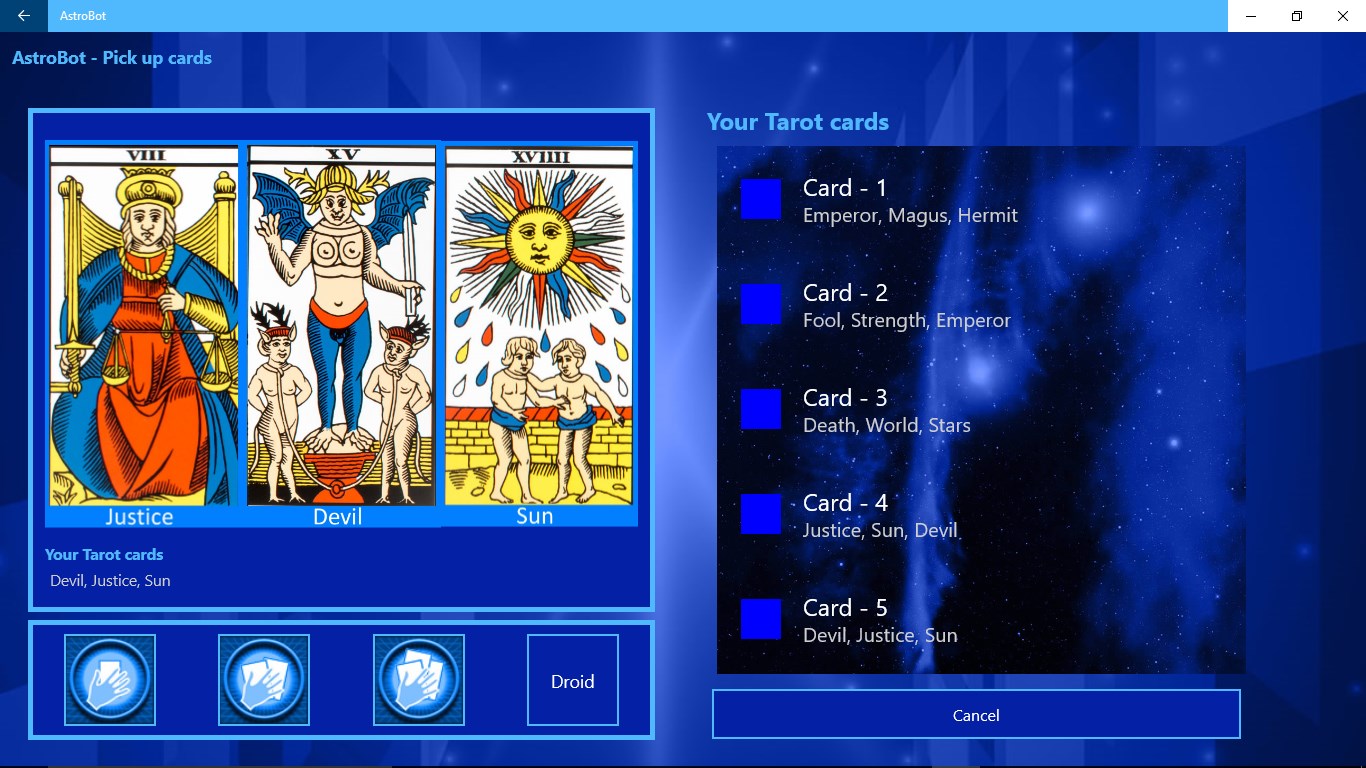The image size is (1366, 768).
Task: Check the box for Card - 5
Action: (x=760, y=619)
